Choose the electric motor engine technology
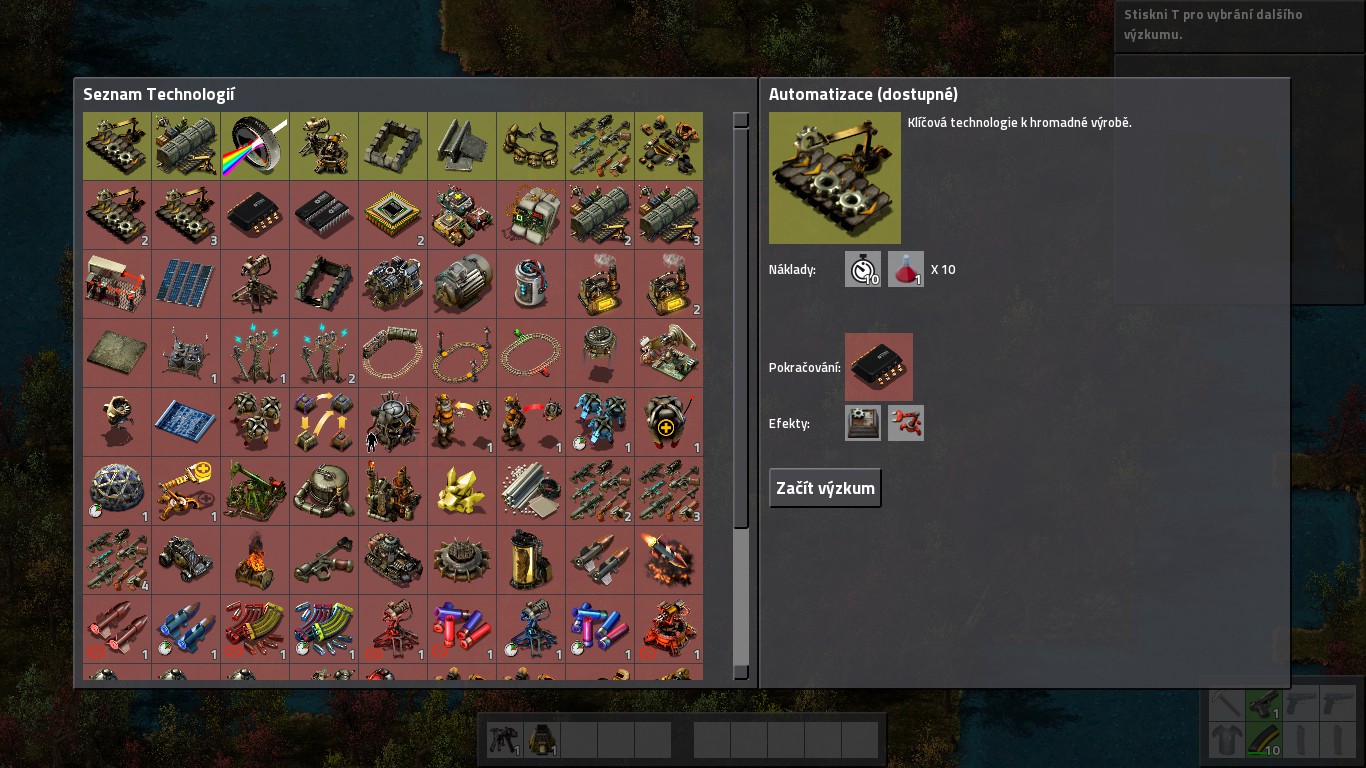This screenshot has height=768, width=1366. pos(461,284)
